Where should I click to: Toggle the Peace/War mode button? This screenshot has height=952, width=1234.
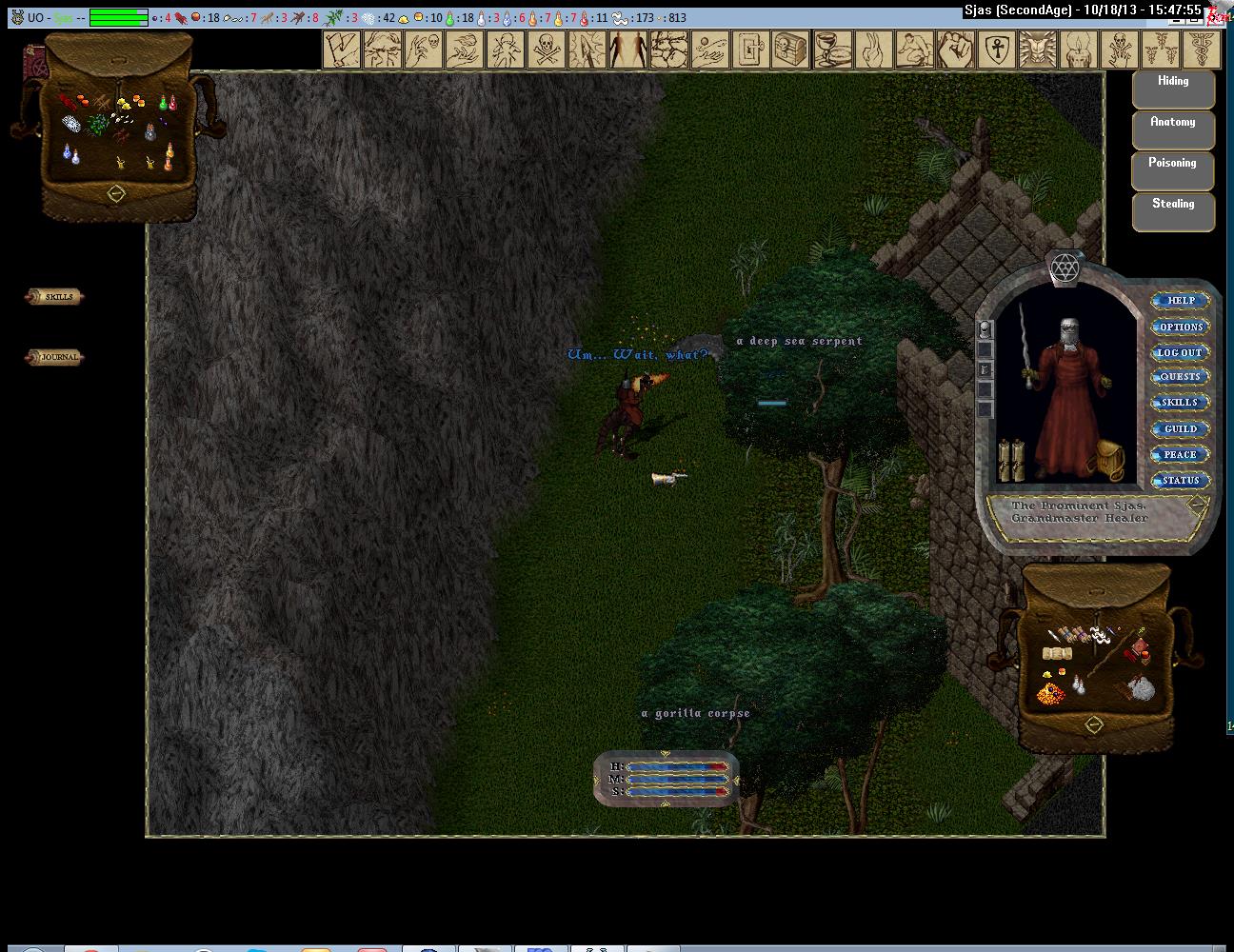pyautogui.click(x=1181, y=454)
